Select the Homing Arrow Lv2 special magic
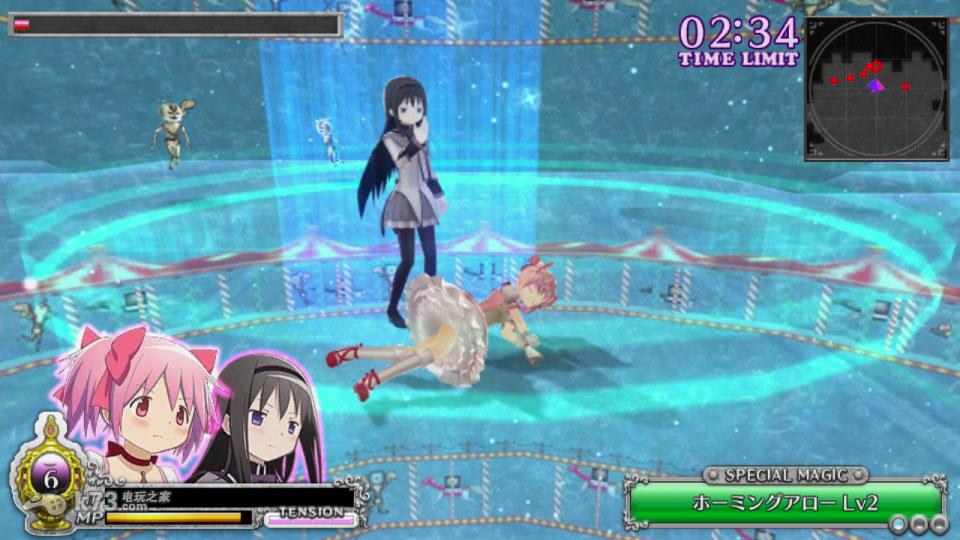 tap(785, 502)
